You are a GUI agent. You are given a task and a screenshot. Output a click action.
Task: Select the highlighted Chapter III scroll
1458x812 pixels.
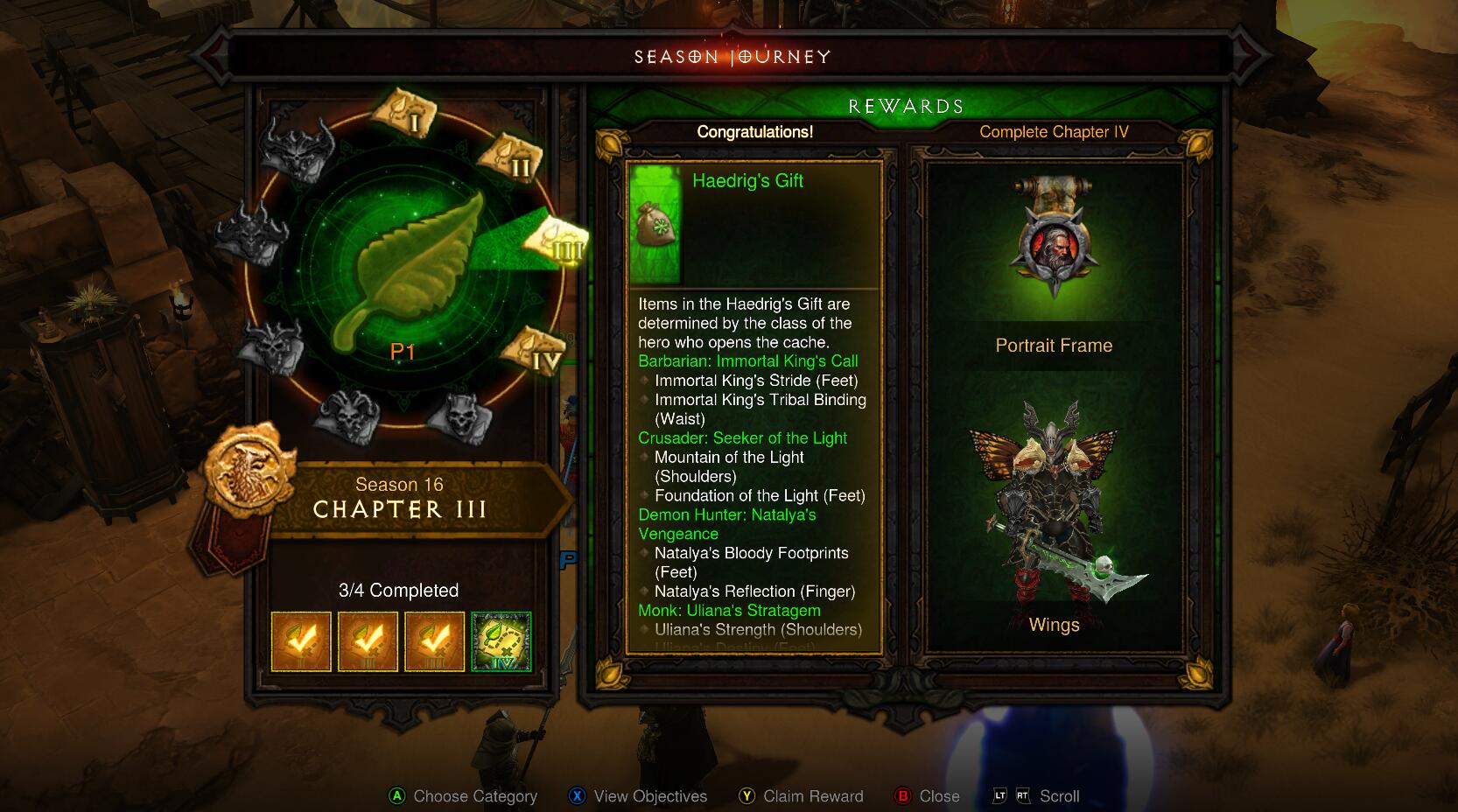(x=557, y=241)
